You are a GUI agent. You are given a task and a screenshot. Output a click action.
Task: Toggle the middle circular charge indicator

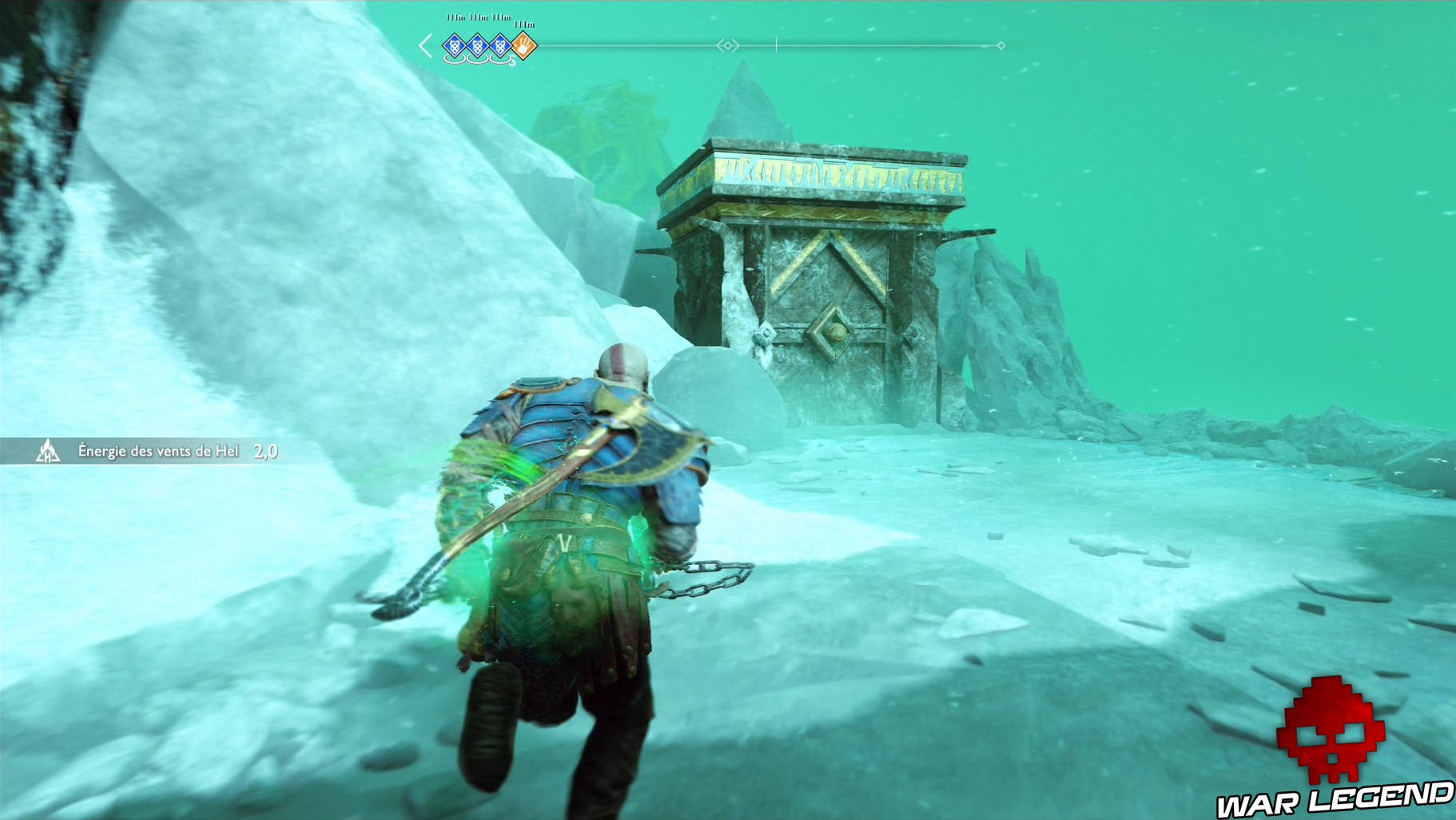click(478, 59)
